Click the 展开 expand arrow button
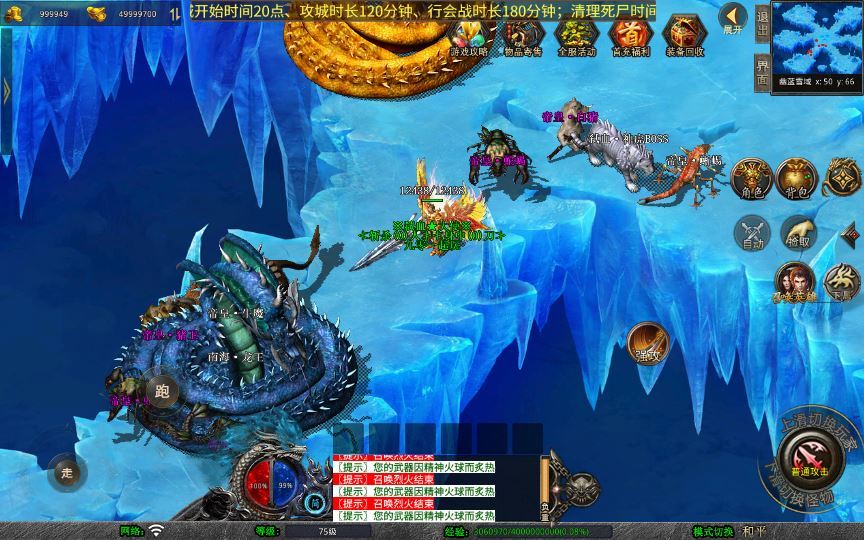This screenshot has height=540, width=864. coord(733,18)
